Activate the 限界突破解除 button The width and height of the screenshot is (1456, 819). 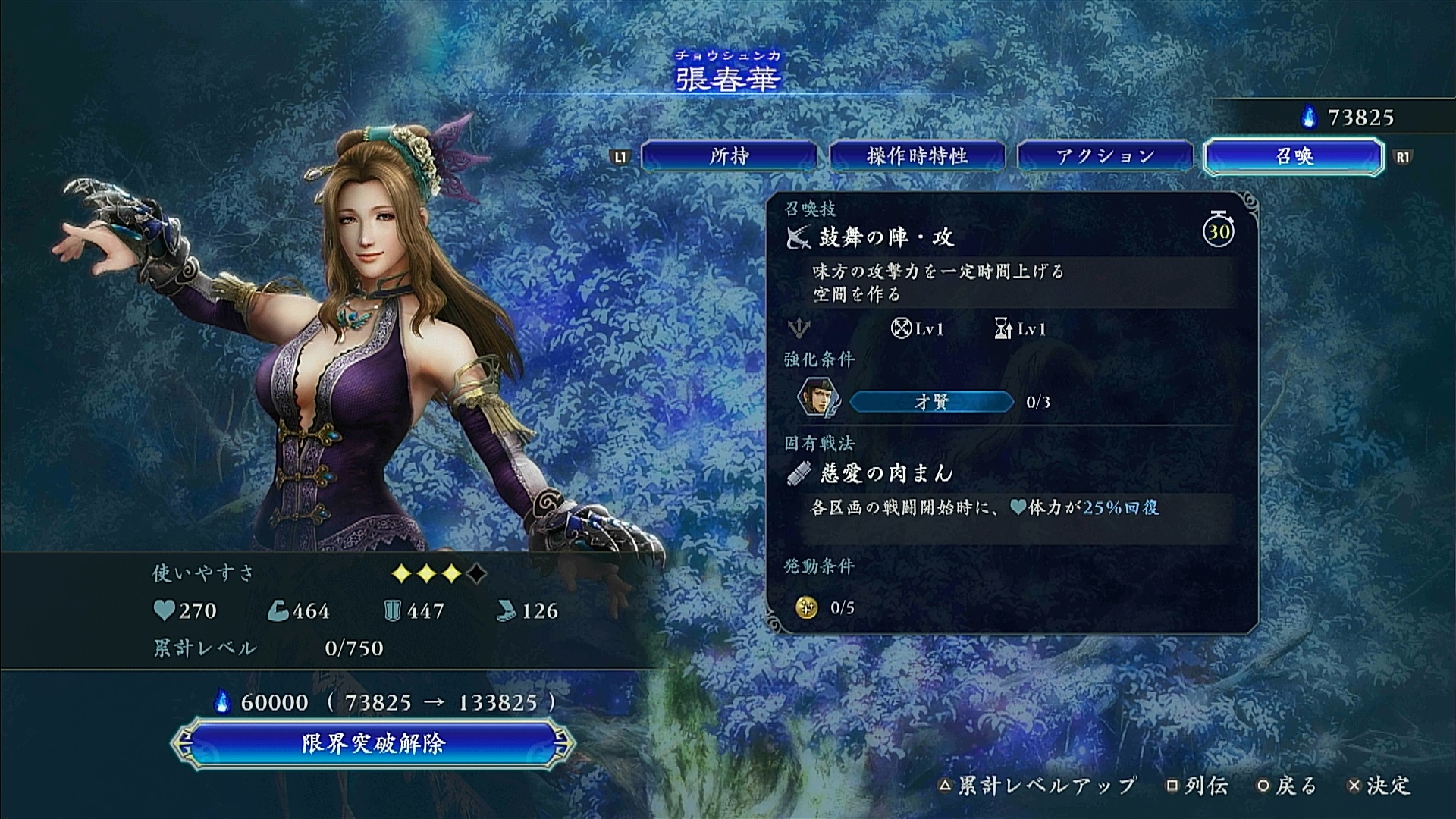pyautogui.click(x=372, y=743)
